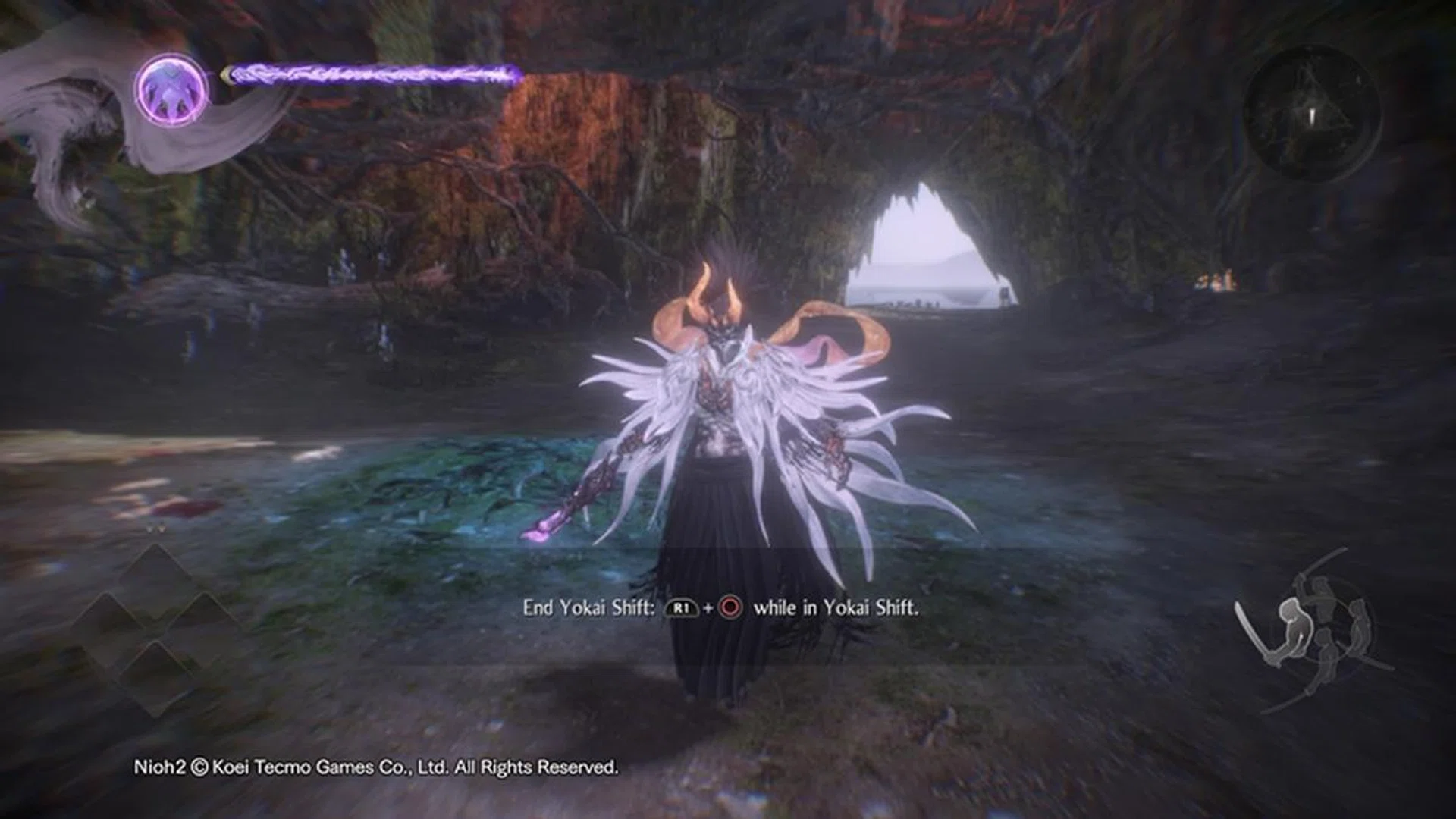Image resolution: width=1456 pixels, height=819 pixels.
Task: Open the circular minimap compass
Action: tap(1313, 114)
